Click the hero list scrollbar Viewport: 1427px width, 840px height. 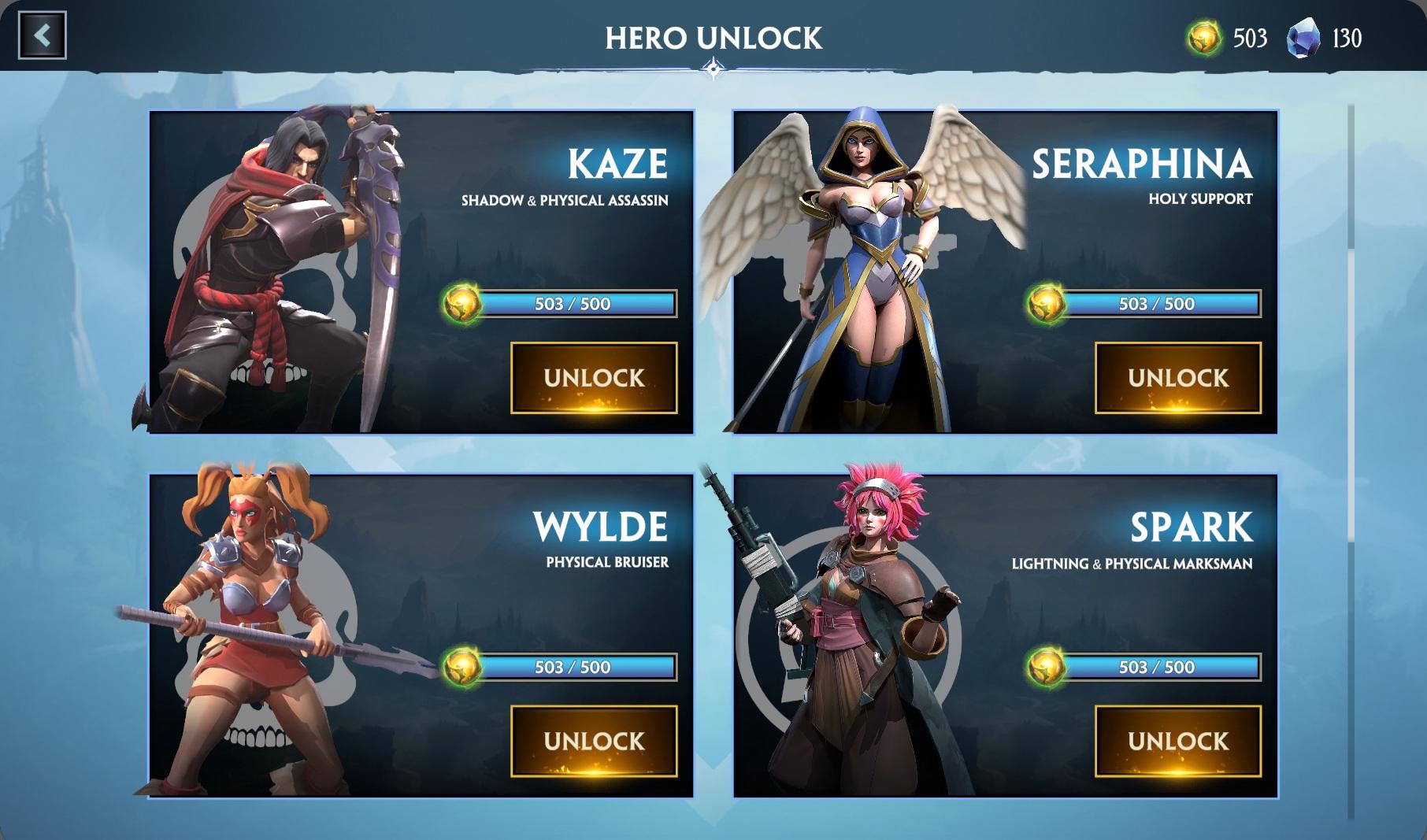point(1351,394)
